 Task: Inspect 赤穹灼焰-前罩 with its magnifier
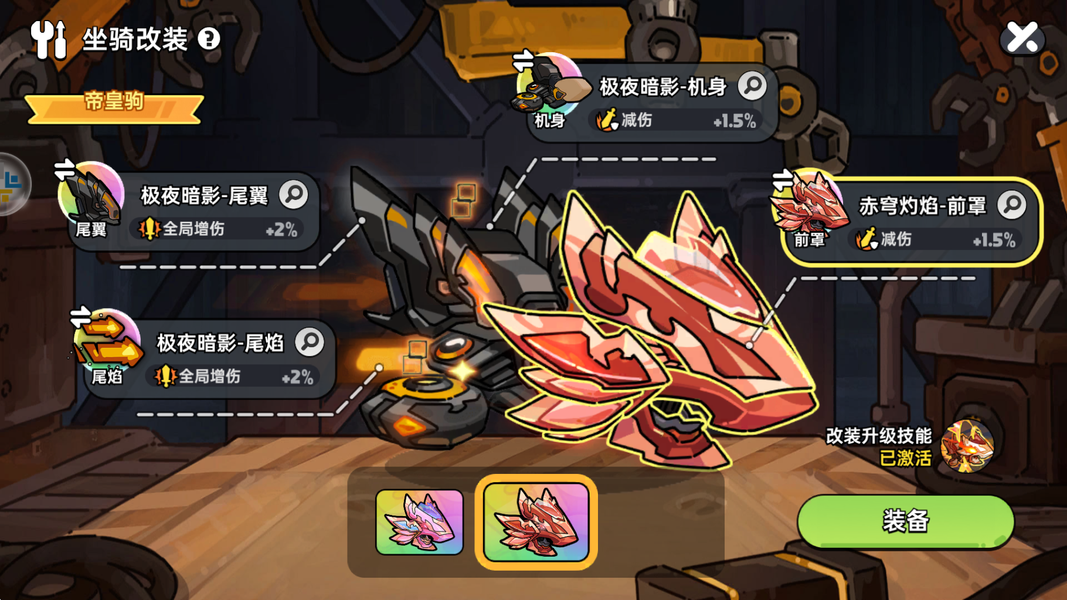click(x=1011, y=205)
